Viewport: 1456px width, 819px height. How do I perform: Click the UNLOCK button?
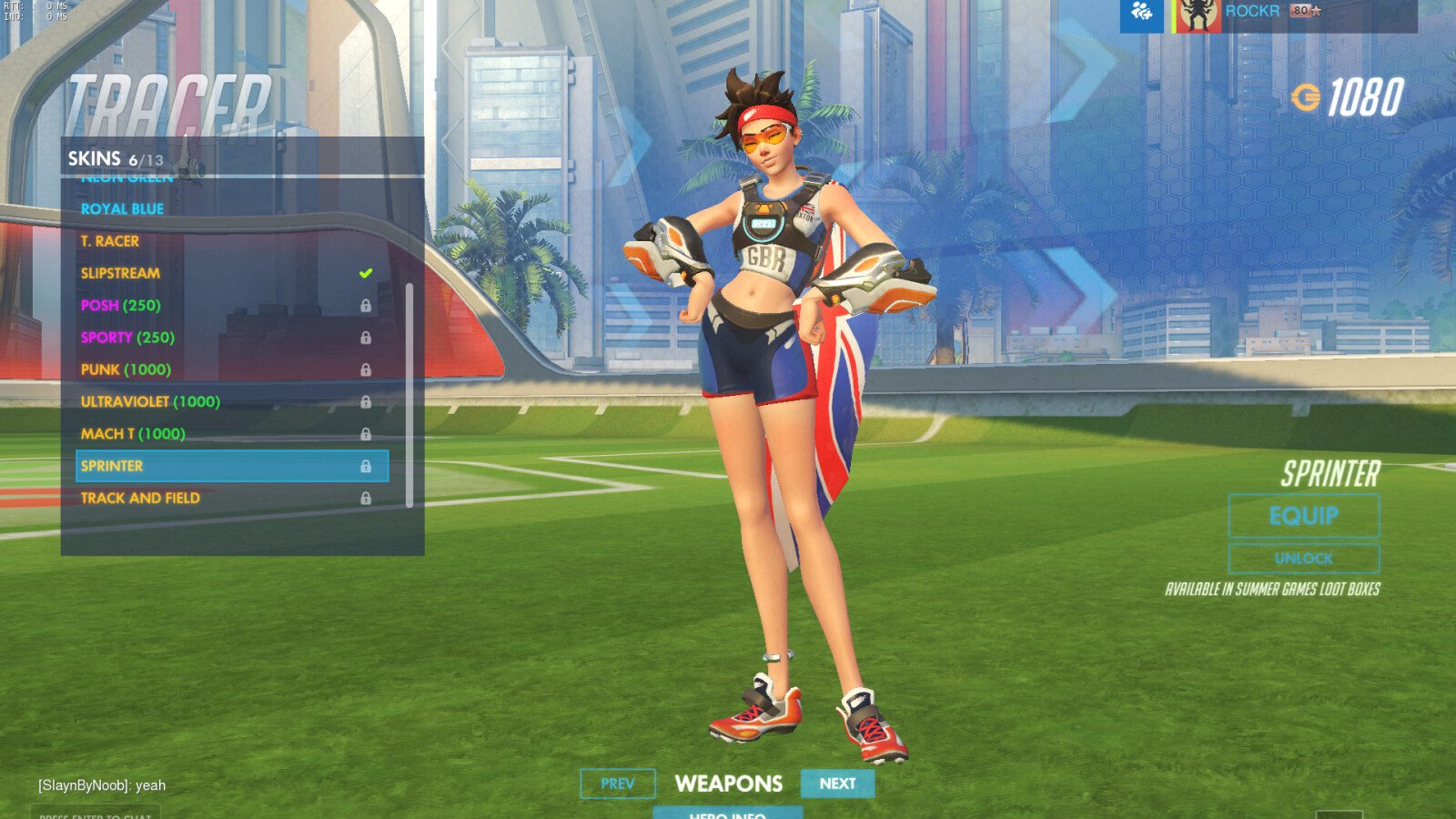pos(1304,558)
